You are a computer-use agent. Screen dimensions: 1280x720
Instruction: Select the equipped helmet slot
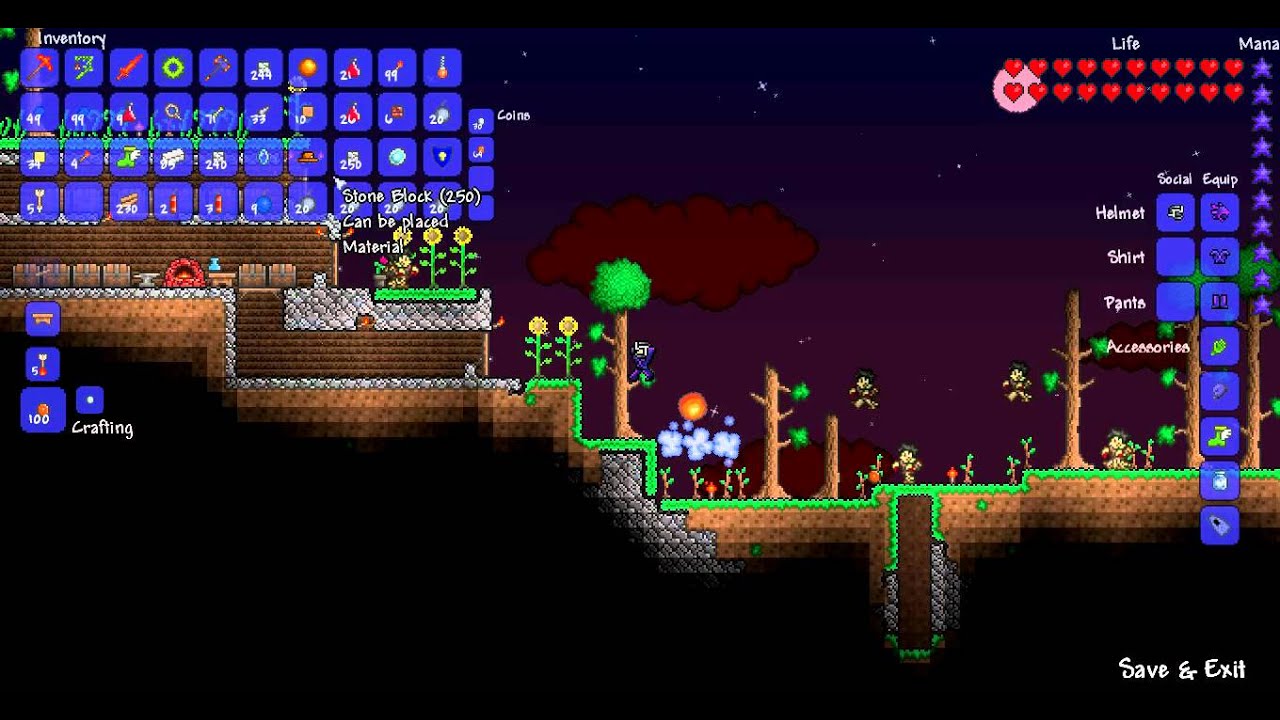point(1220,212)
